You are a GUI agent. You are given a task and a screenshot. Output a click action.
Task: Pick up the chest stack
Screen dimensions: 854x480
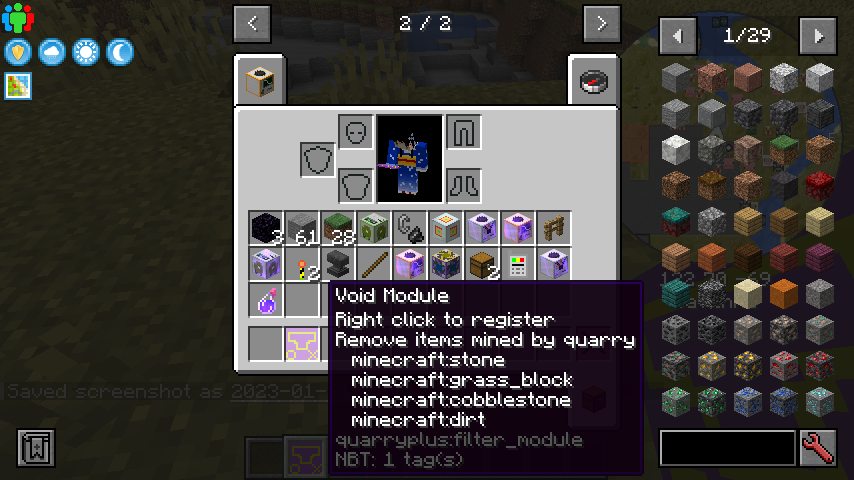[x=483, y=265]
